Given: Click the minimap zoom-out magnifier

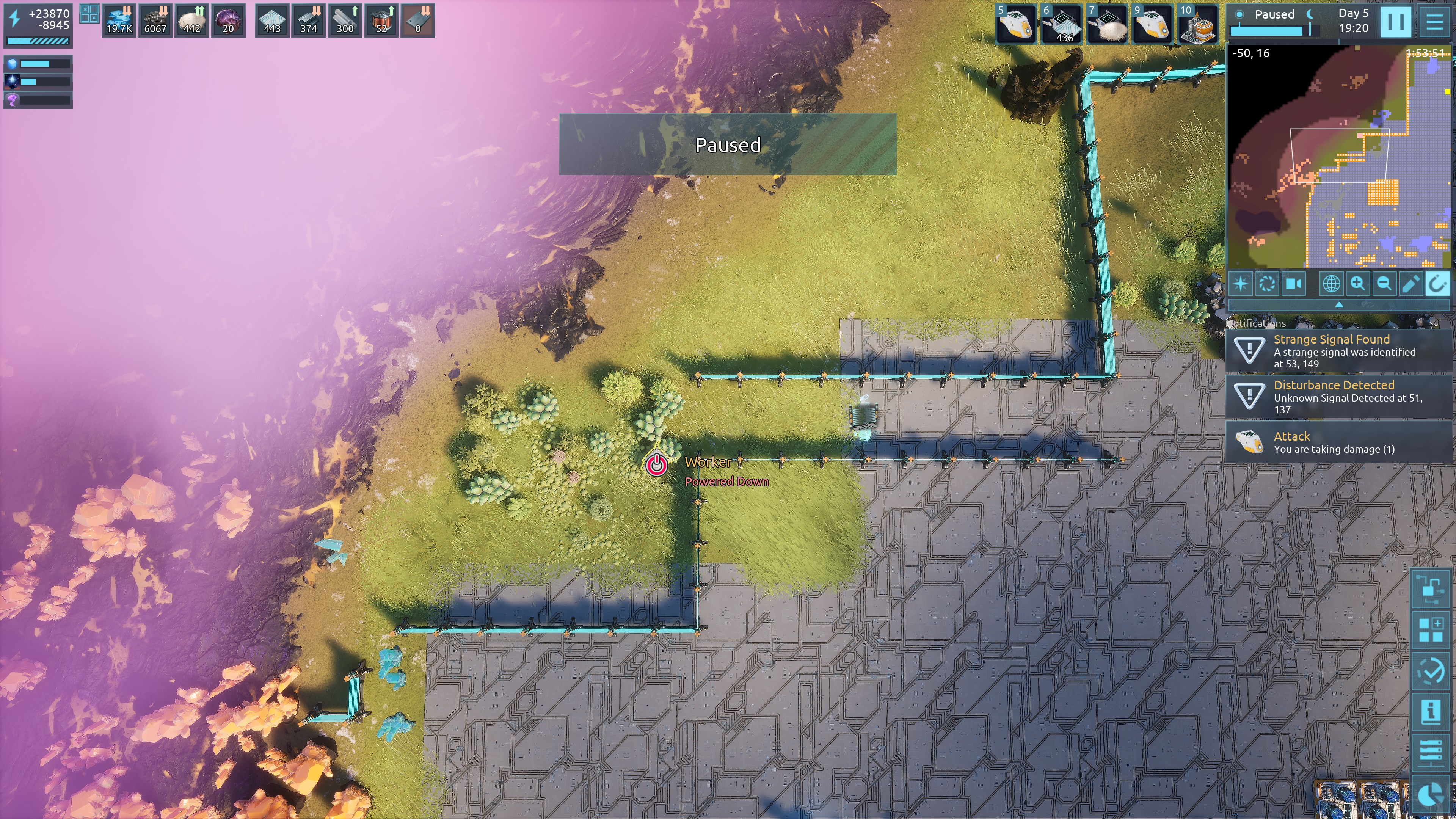Looking at the screenshot, I should 1384,283.
